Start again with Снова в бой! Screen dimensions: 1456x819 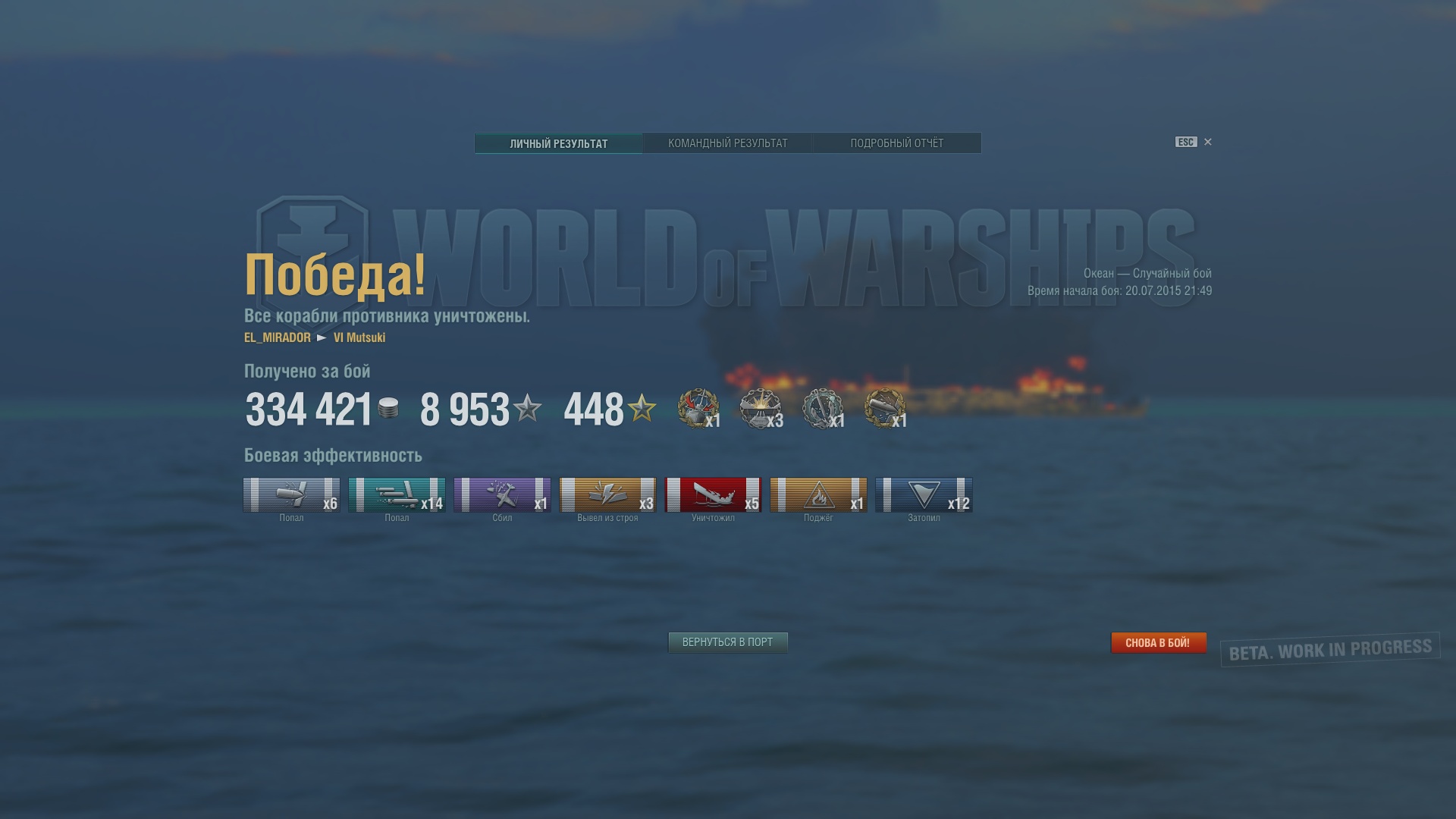click(x=1158, y=642)
